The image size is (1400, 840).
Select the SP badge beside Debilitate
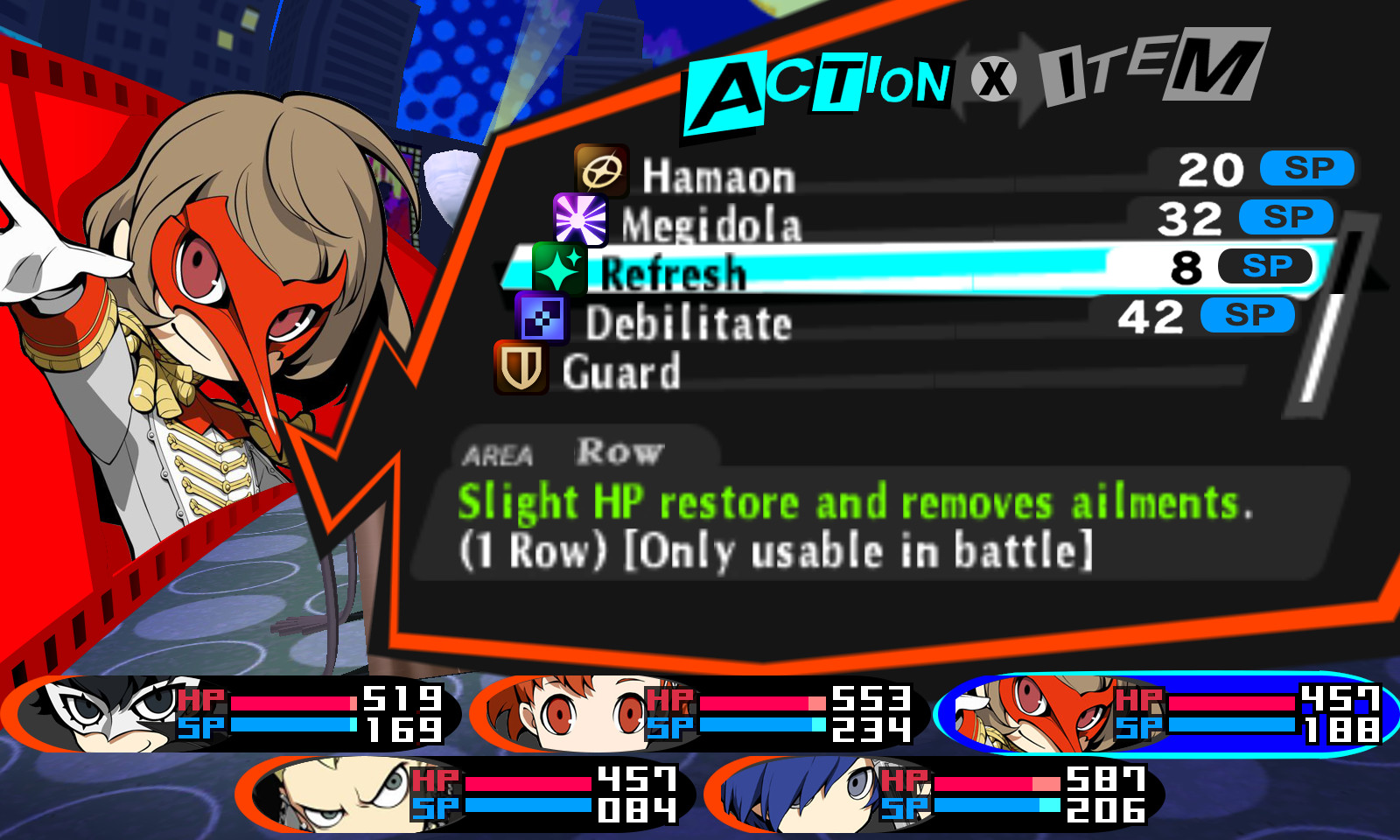[x=1248, y=315]
